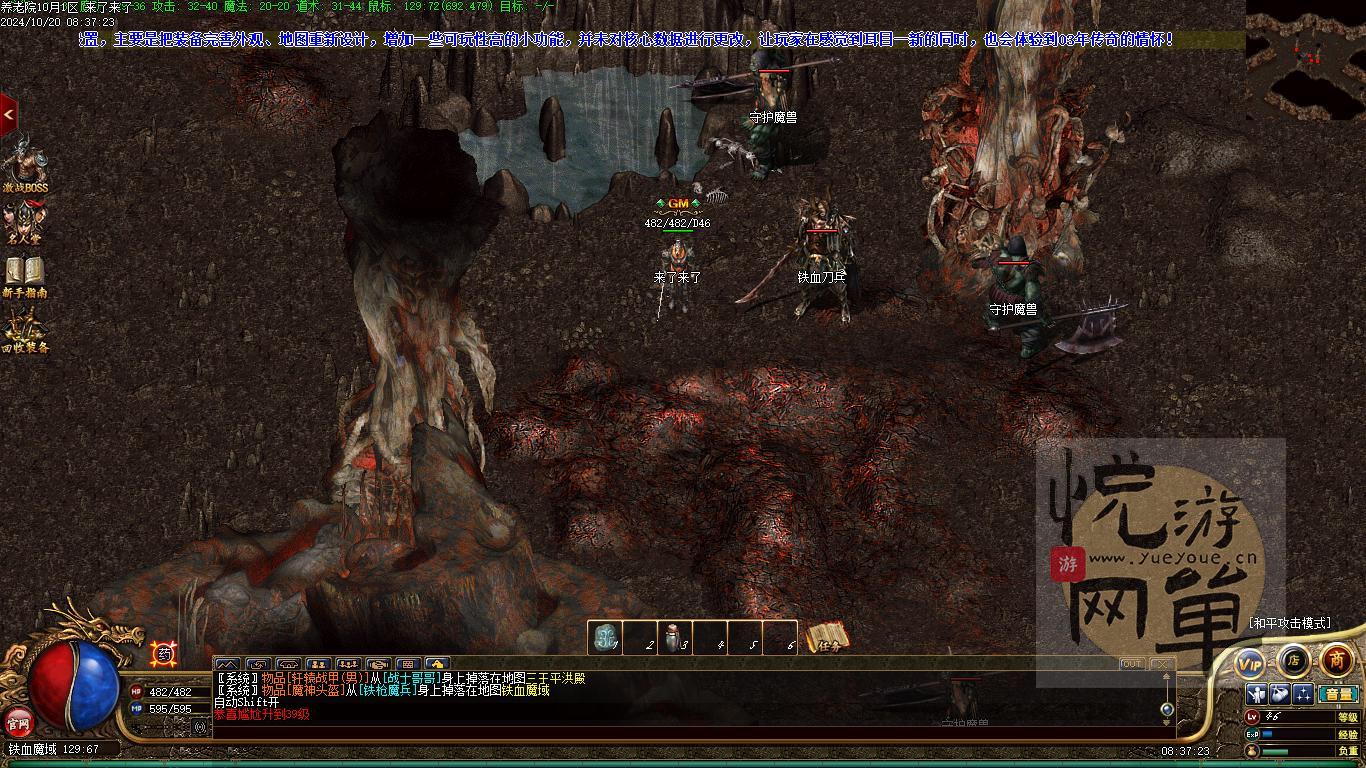Close the chat with the X button
1366x768 pixels.
pos(1160,664)
